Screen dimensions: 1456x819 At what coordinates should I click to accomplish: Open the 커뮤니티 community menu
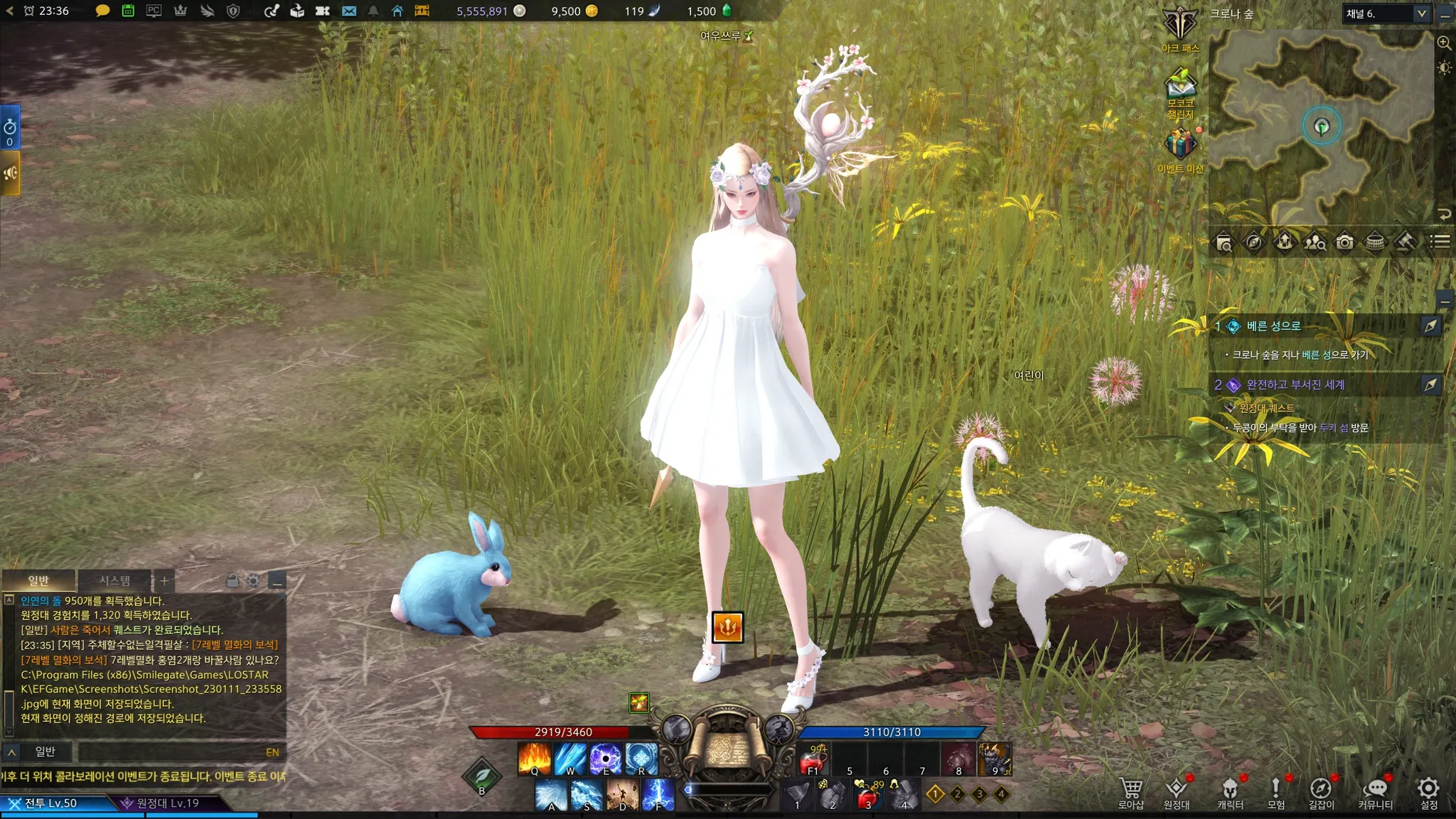pyautogui.click(x=1375, y=791)
